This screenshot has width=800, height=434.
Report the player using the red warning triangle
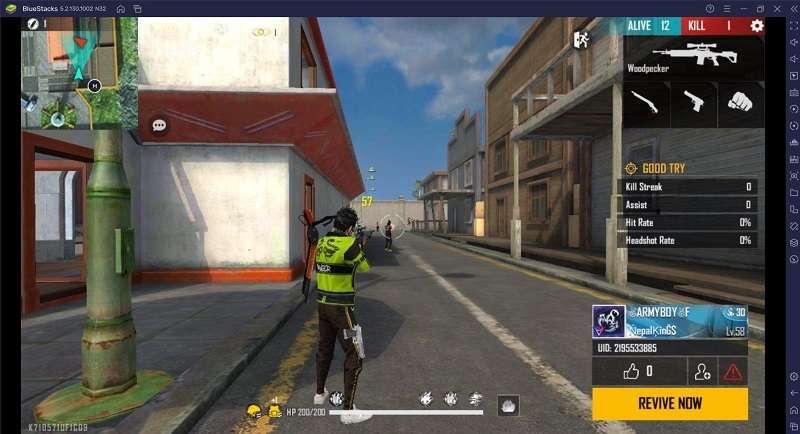coord(732,372)
